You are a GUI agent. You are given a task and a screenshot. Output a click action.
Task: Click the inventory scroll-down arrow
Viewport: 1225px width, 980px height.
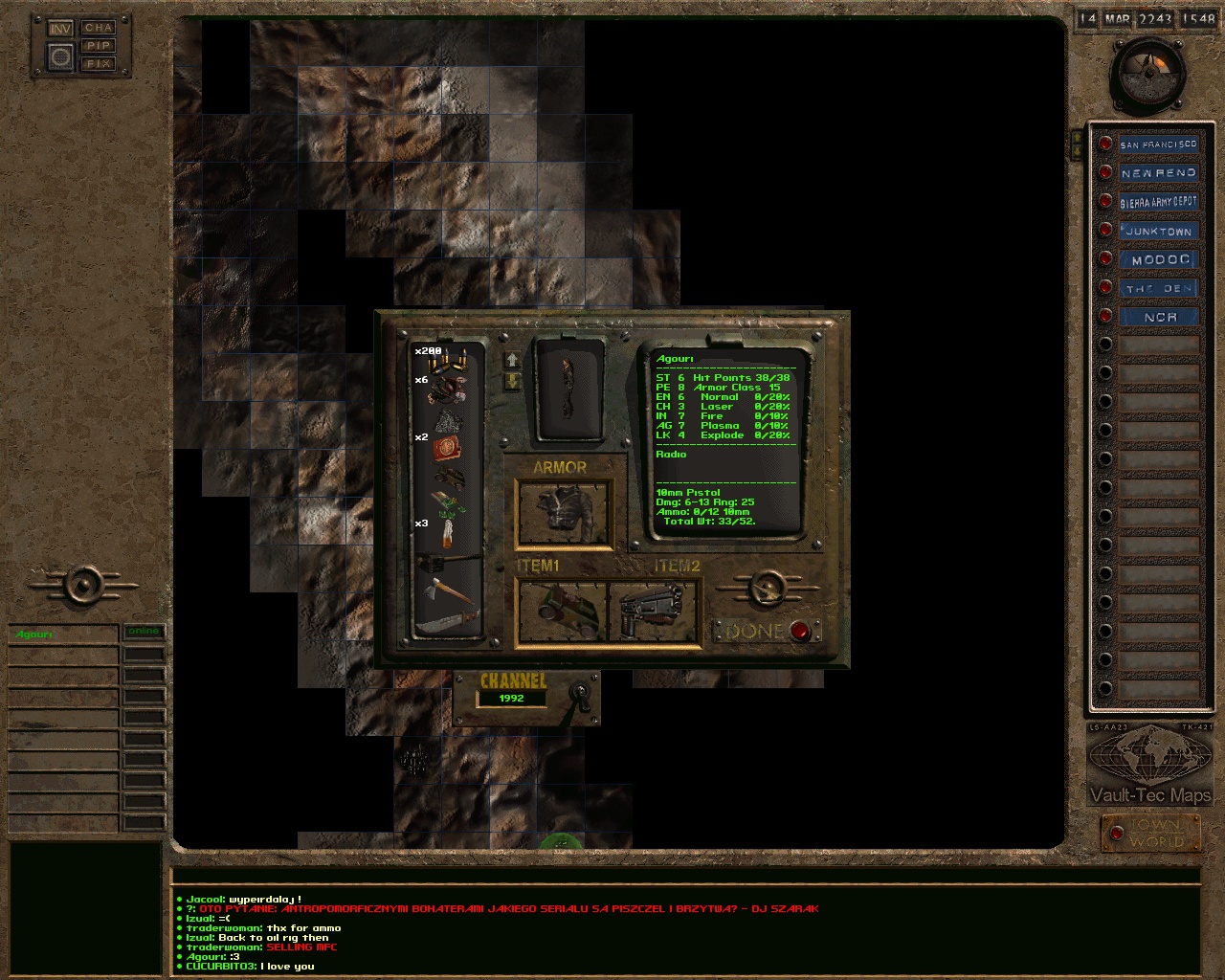click(x=513, y=380)
